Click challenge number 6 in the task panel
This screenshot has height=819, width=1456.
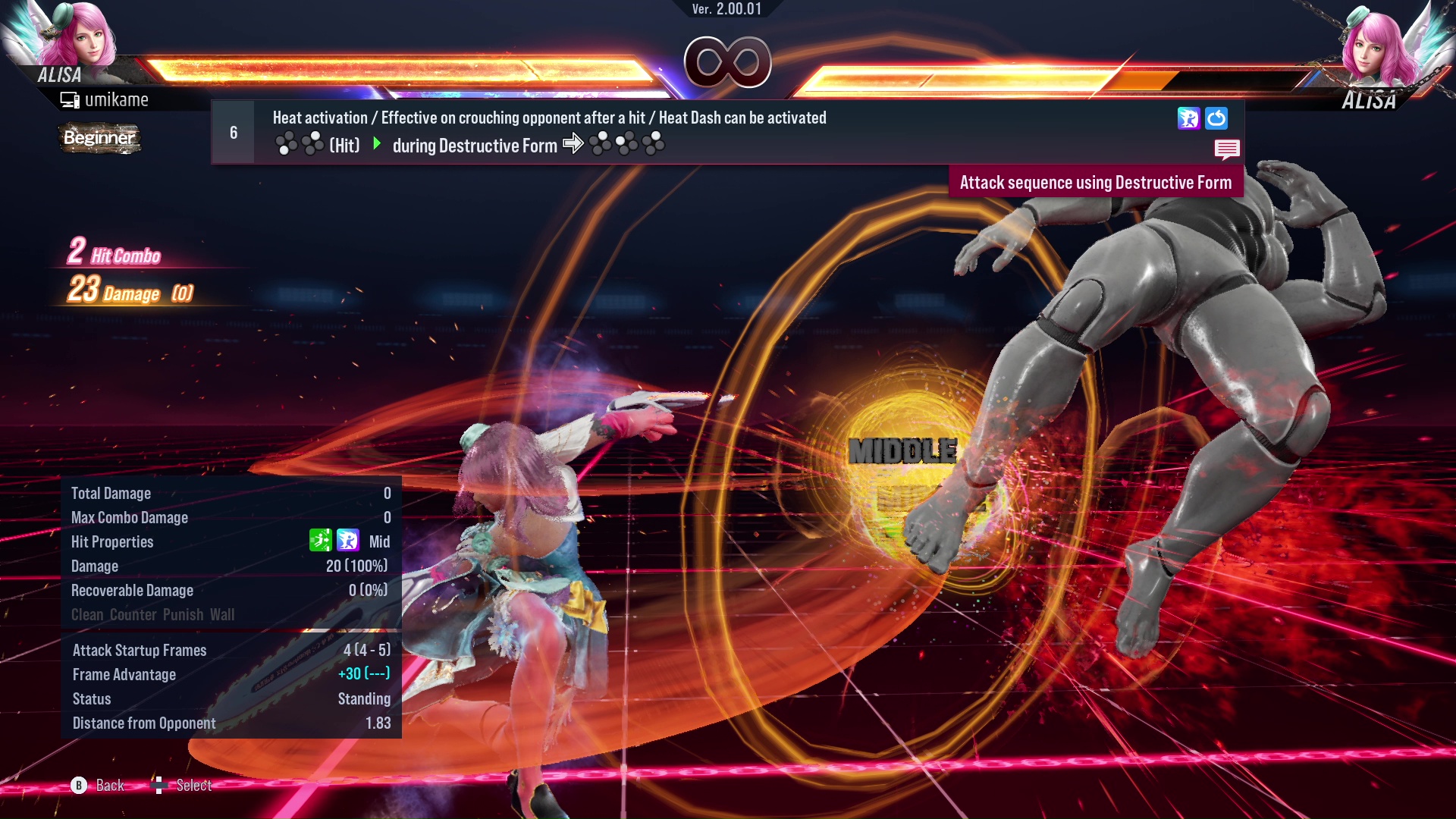click(x=233, y=132)
